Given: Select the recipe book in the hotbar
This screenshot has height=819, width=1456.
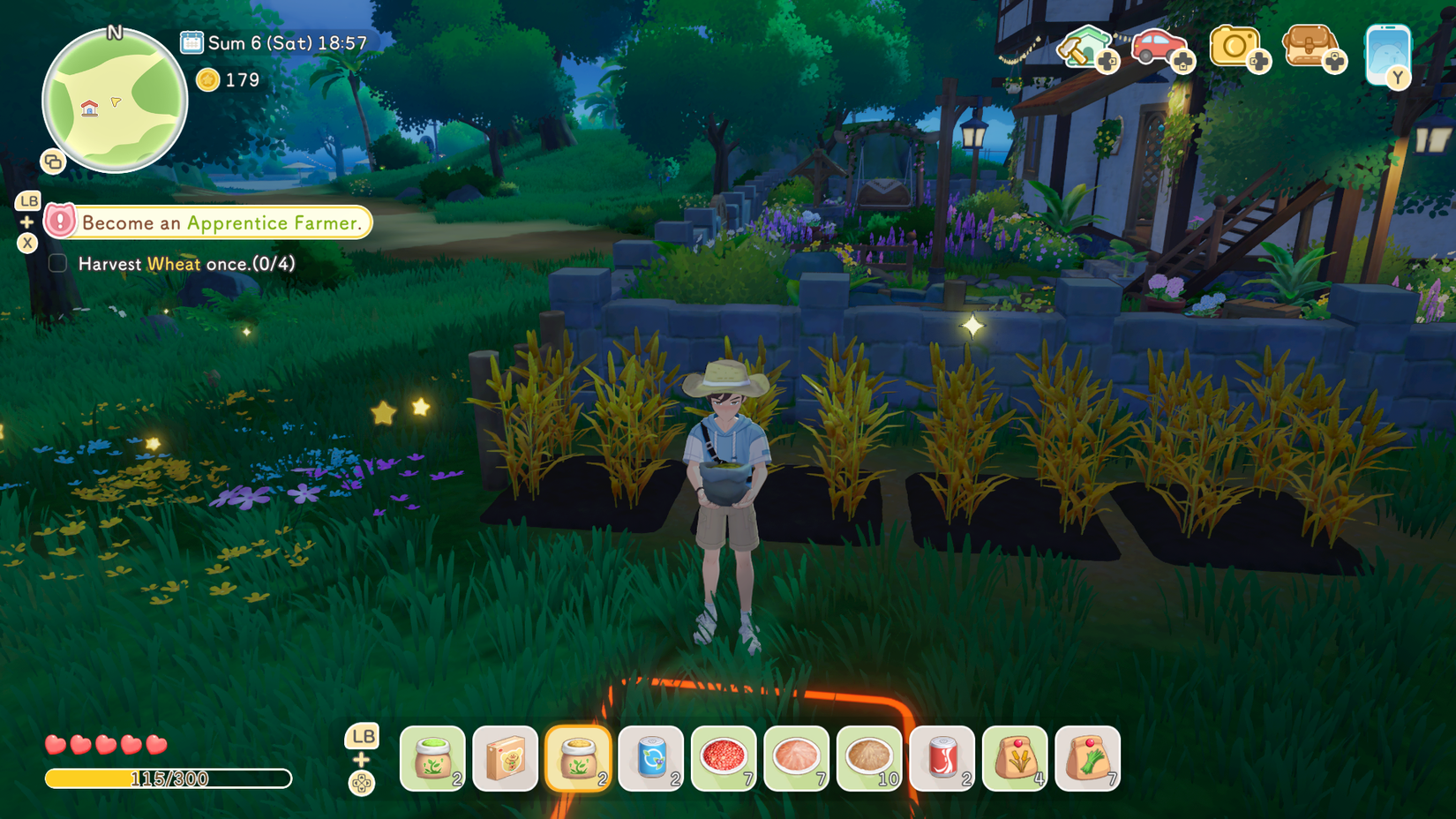Looking at the screenshot, I should click(x=506, y=759).
